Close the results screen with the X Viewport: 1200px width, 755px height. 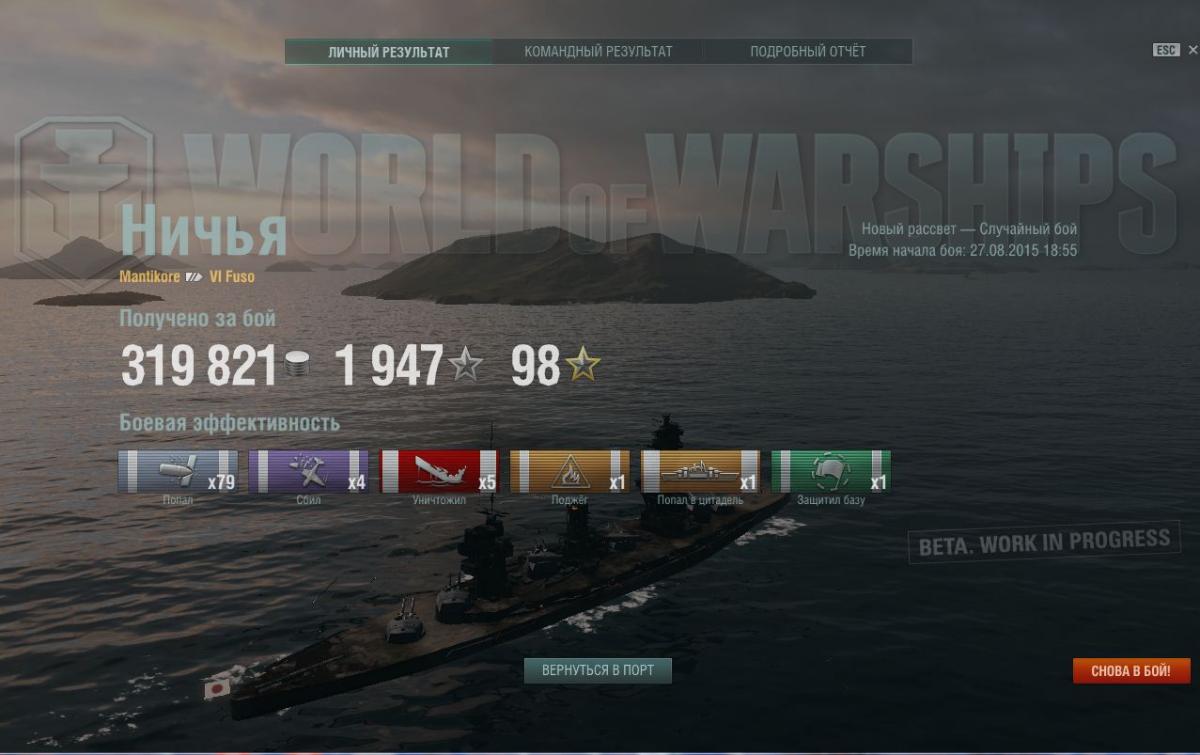1192,50
